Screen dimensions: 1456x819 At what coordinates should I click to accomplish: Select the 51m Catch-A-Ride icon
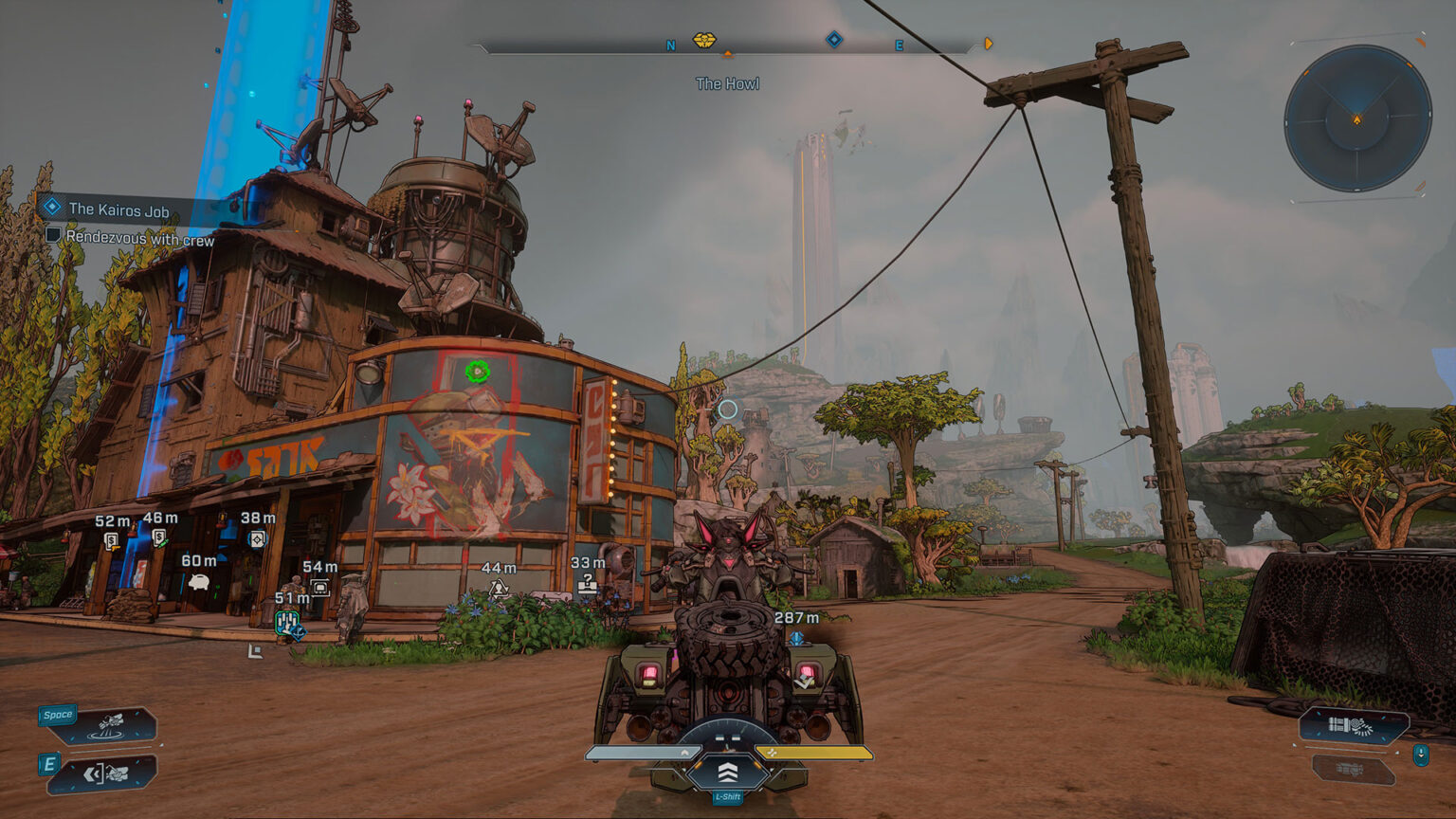[287, 624]
